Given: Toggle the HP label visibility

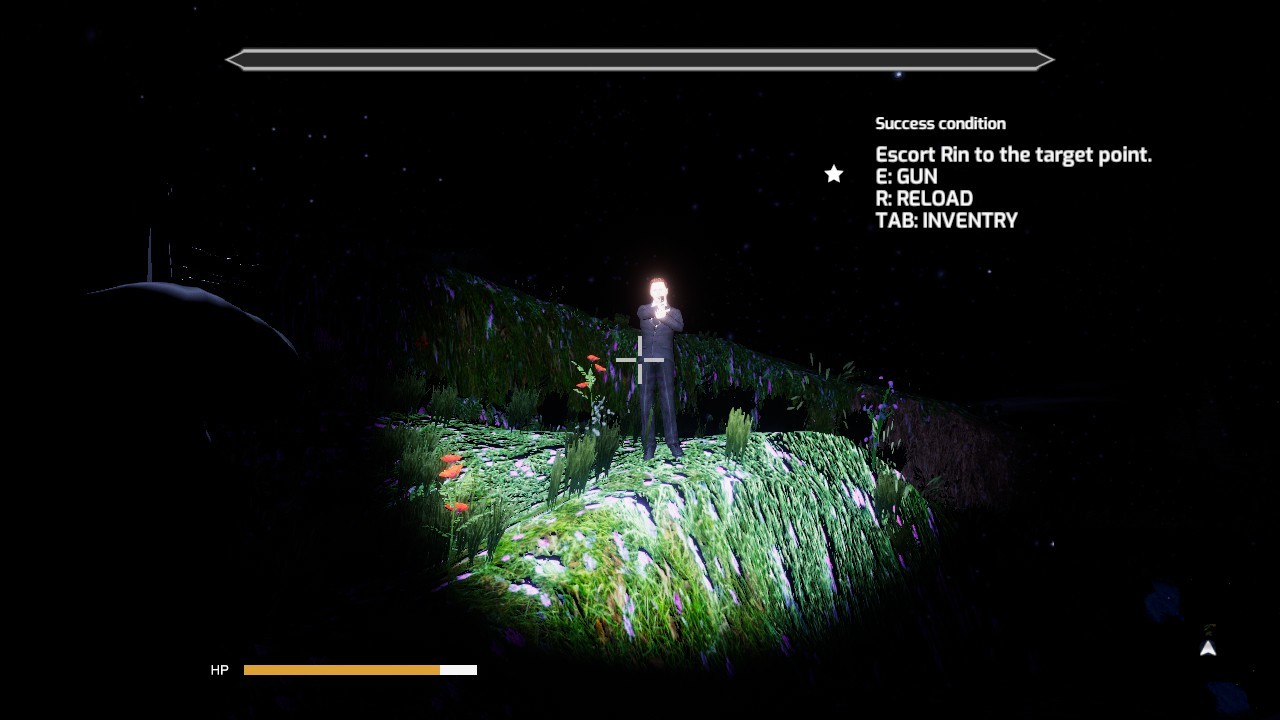Looking at the screenshot, I should tap(219, 670).
